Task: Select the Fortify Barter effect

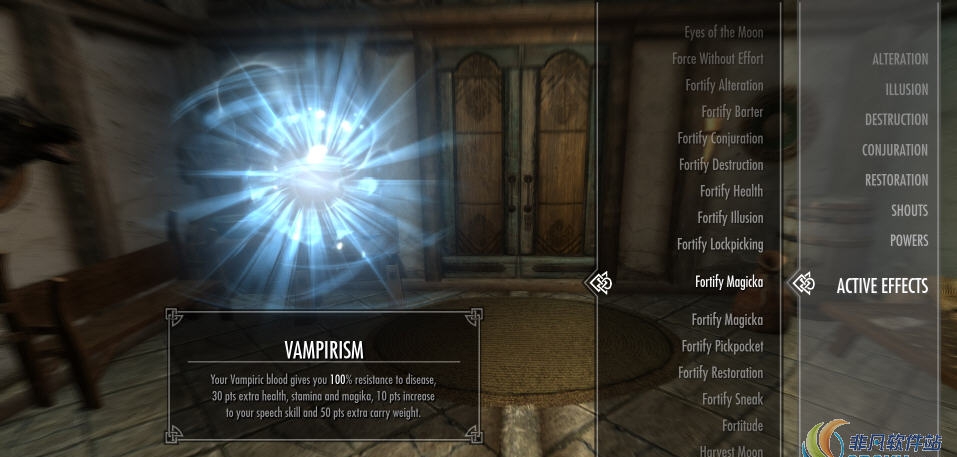Action: (732, 112)
